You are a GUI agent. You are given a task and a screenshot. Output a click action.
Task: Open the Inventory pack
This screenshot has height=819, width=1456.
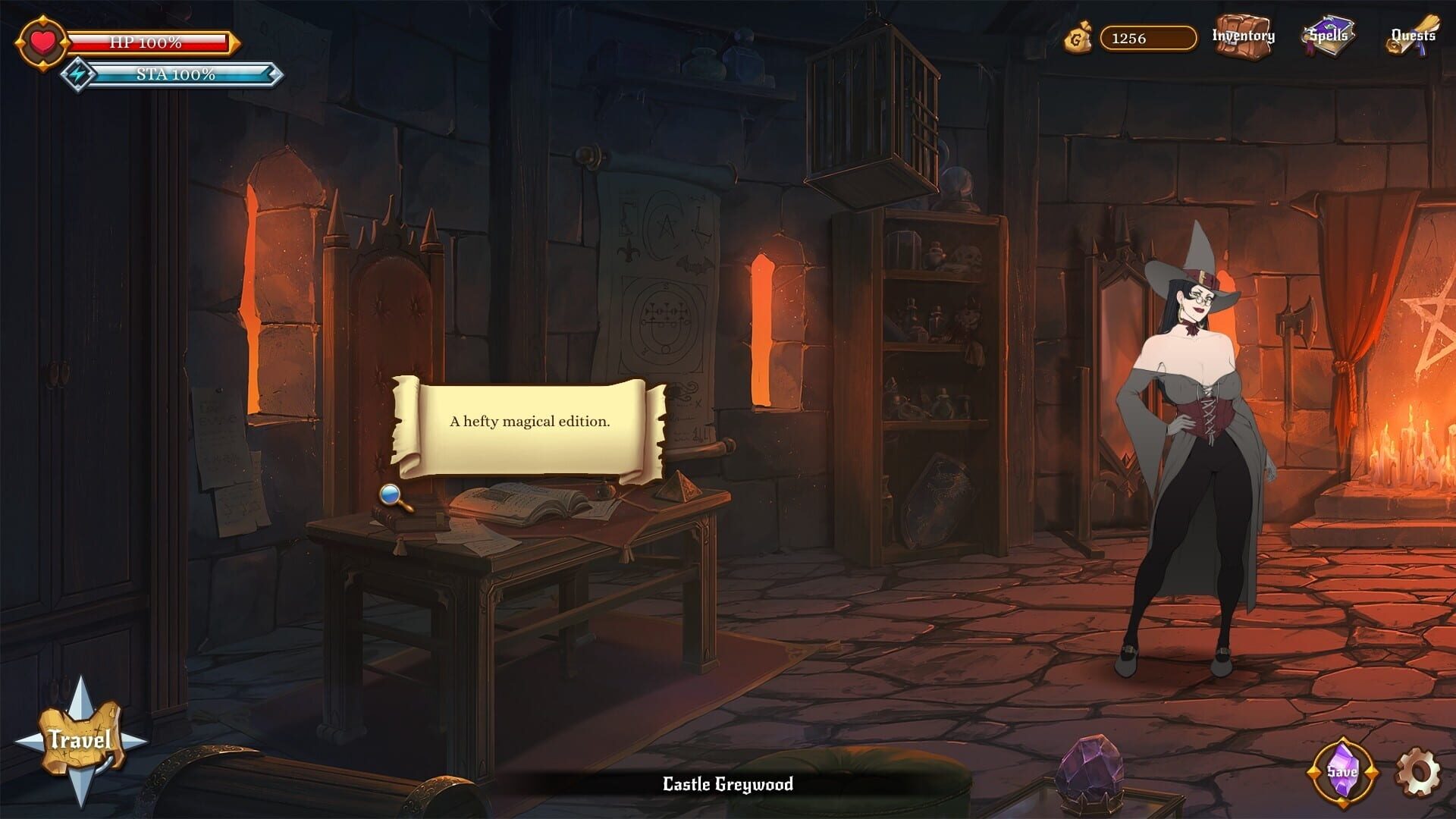click(1241, 34)
